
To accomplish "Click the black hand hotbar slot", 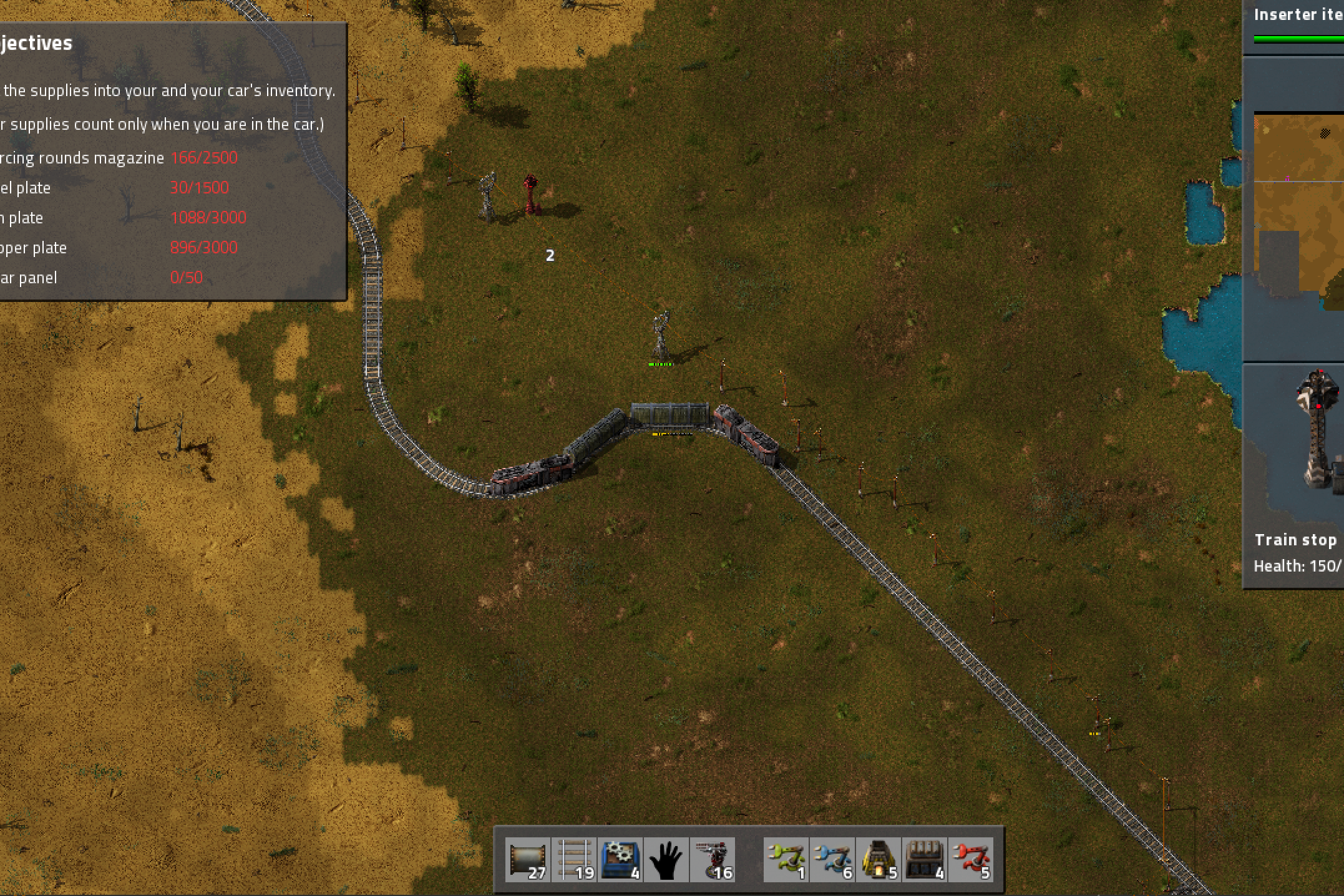I will coord(666,860).
